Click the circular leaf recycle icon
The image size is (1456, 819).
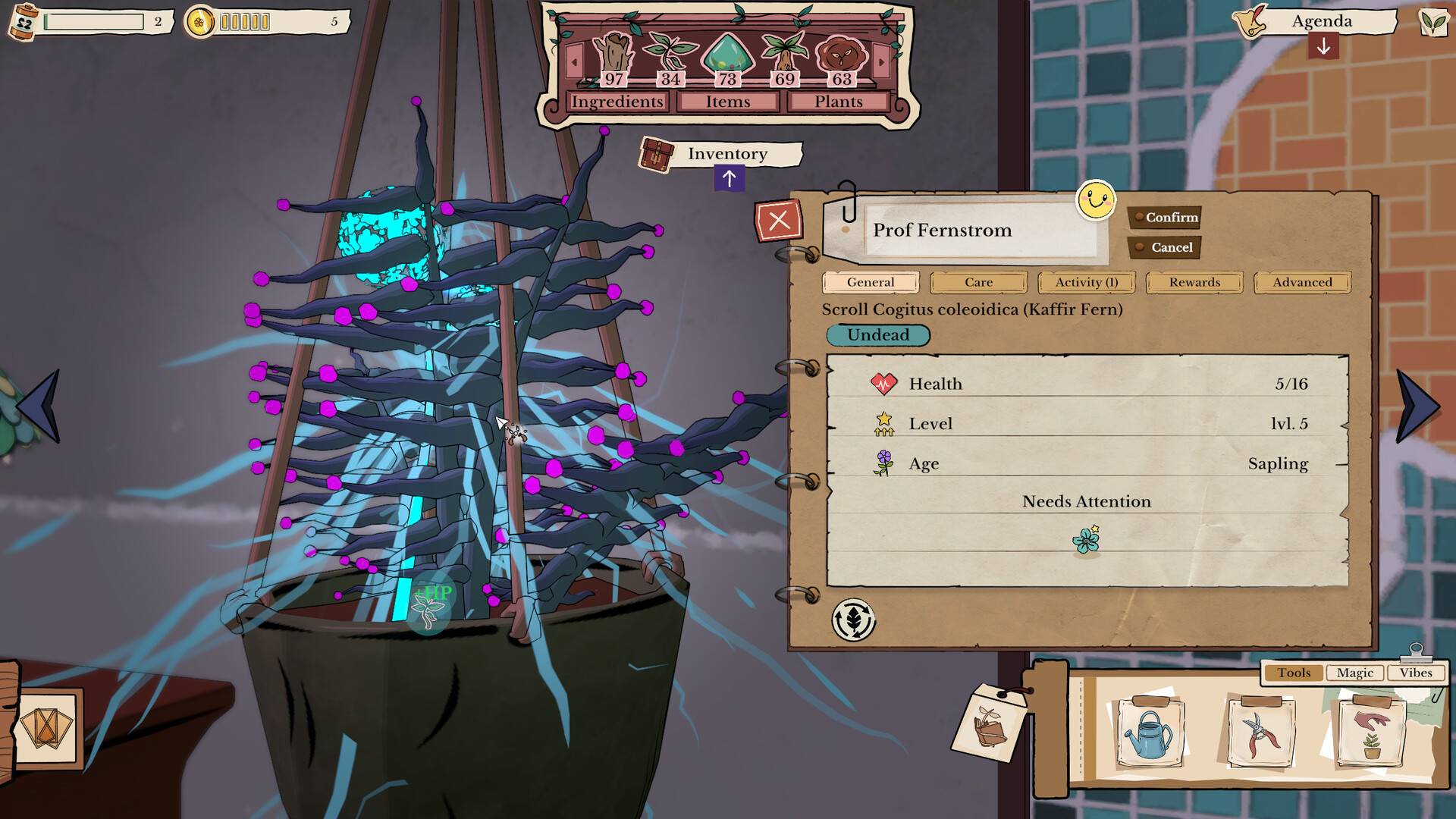[x=853, y=620]
